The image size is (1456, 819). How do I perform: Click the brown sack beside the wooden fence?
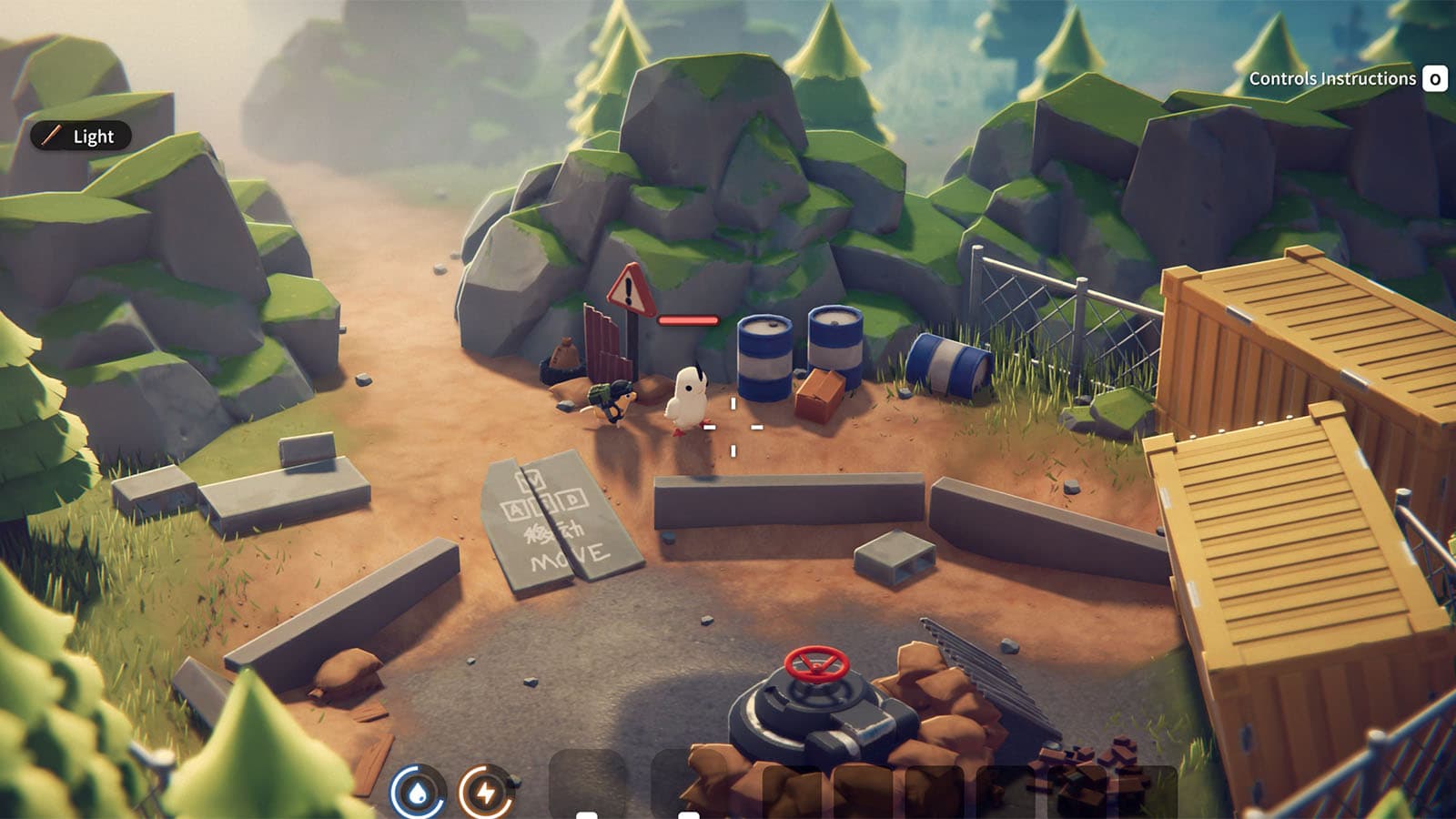565,353
